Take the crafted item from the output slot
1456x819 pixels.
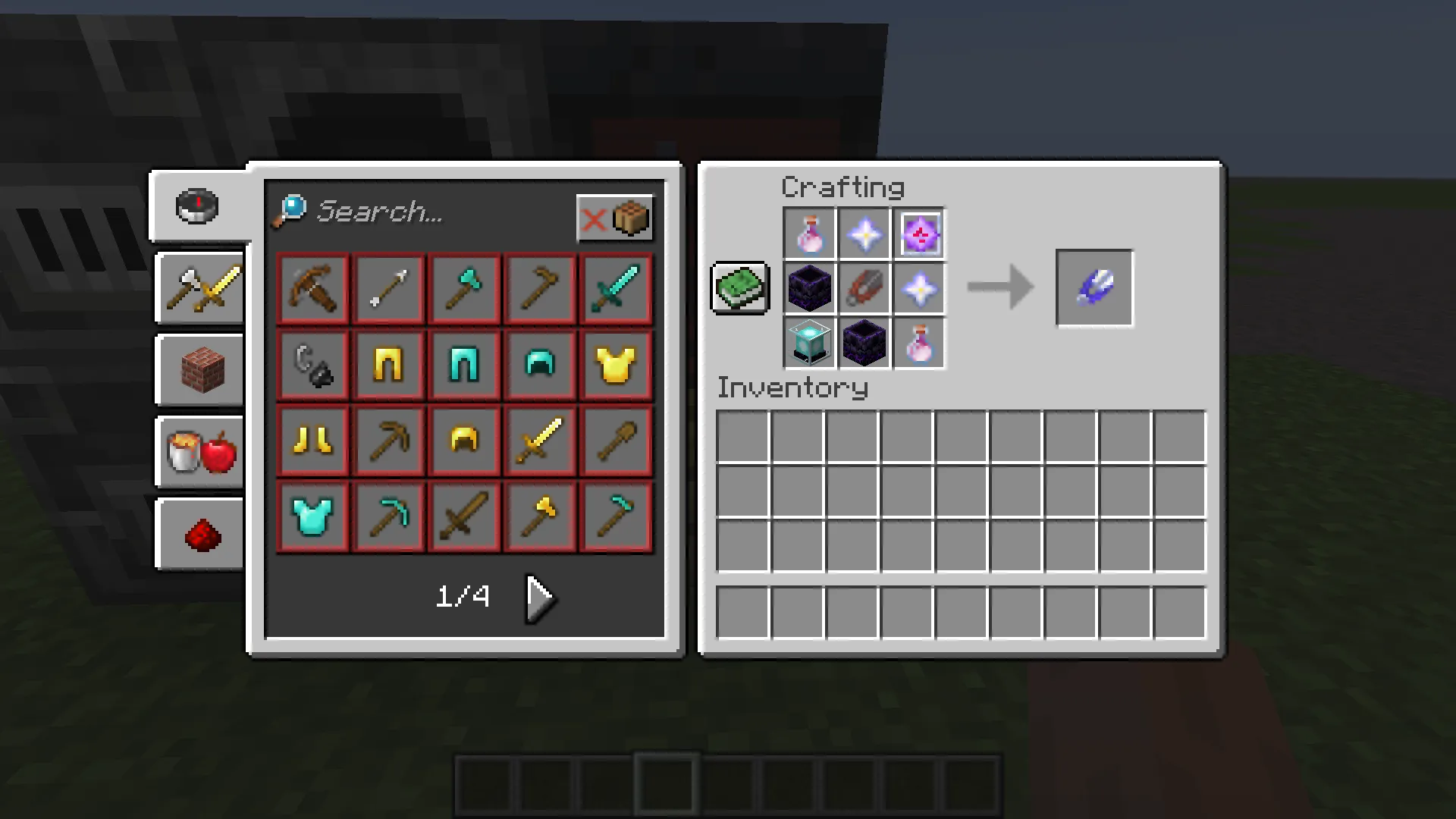coord(1094,288)
